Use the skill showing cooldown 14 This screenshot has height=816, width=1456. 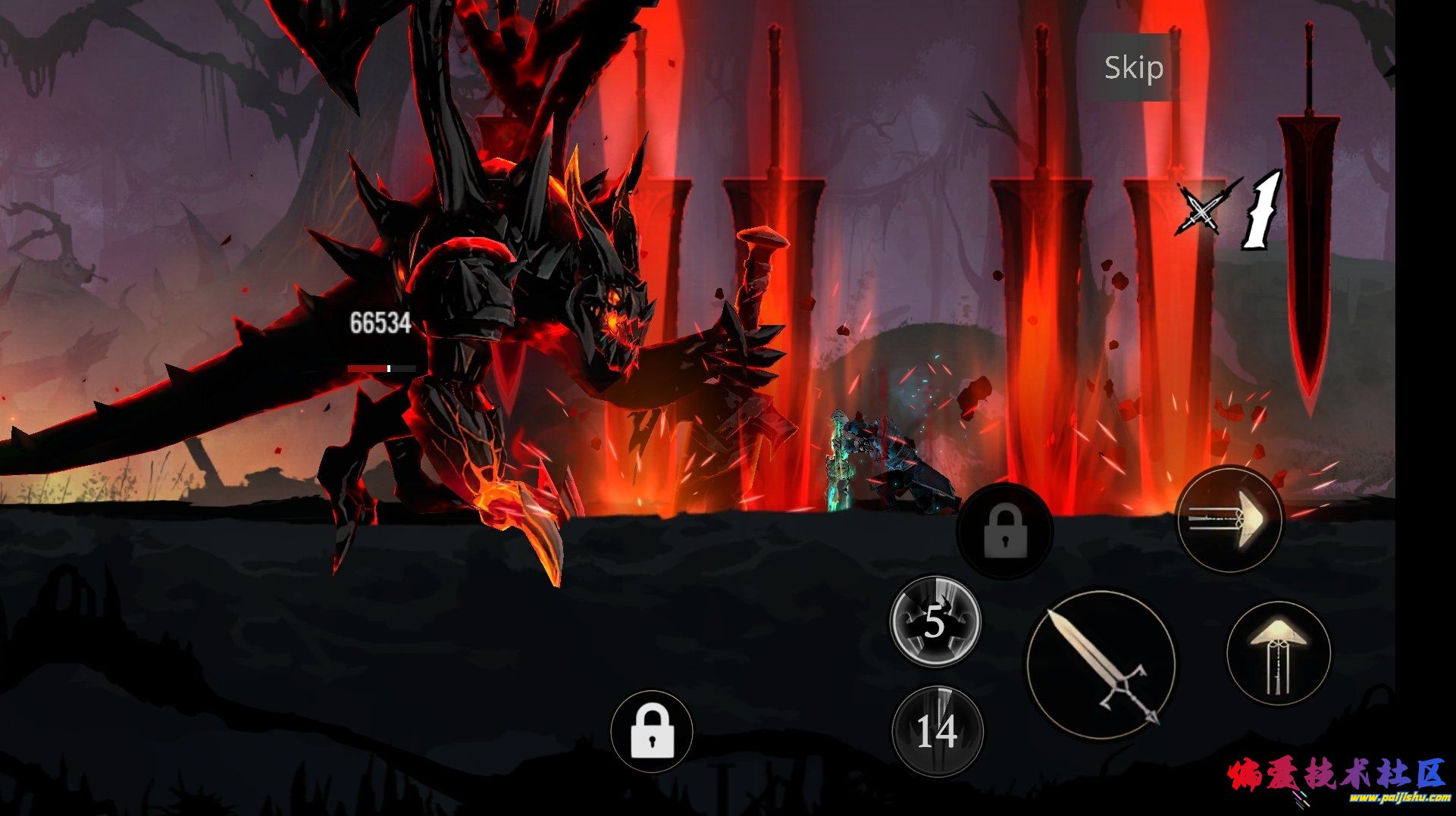937,731
